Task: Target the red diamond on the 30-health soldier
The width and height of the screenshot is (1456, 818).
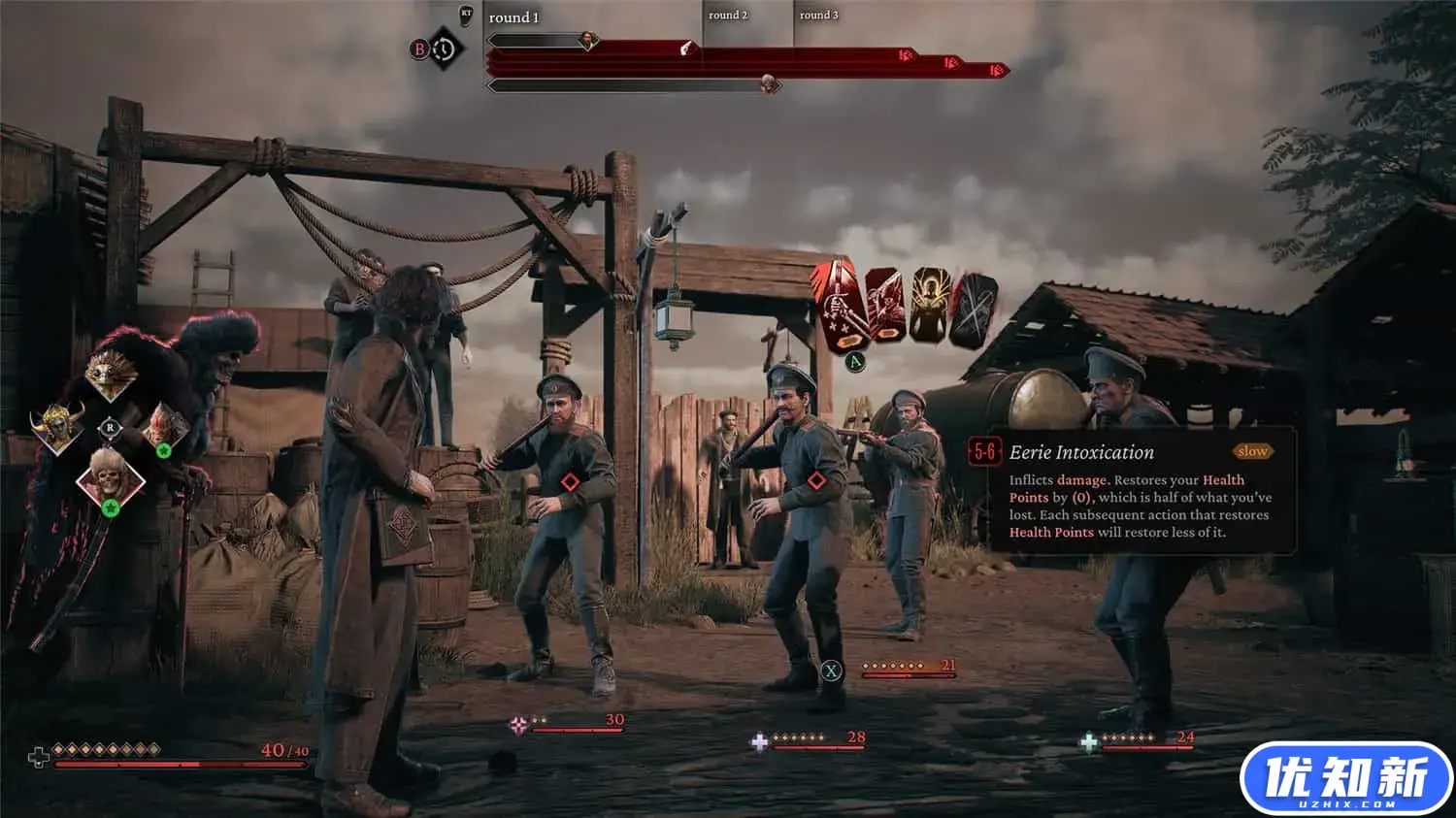Action: point(571,482)
